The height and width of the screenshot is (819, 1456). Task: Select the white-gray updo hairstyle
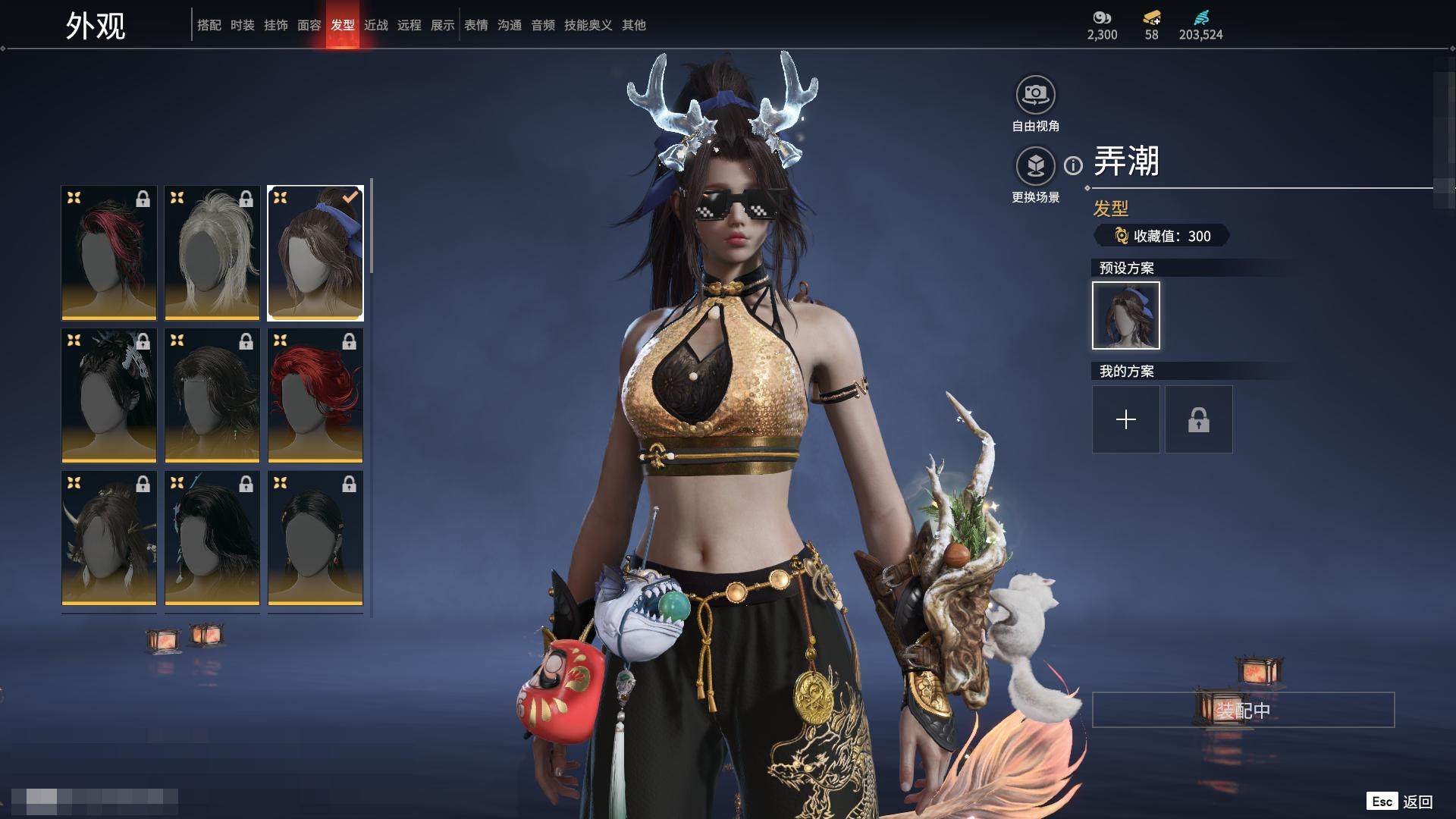tap(212, 253)
